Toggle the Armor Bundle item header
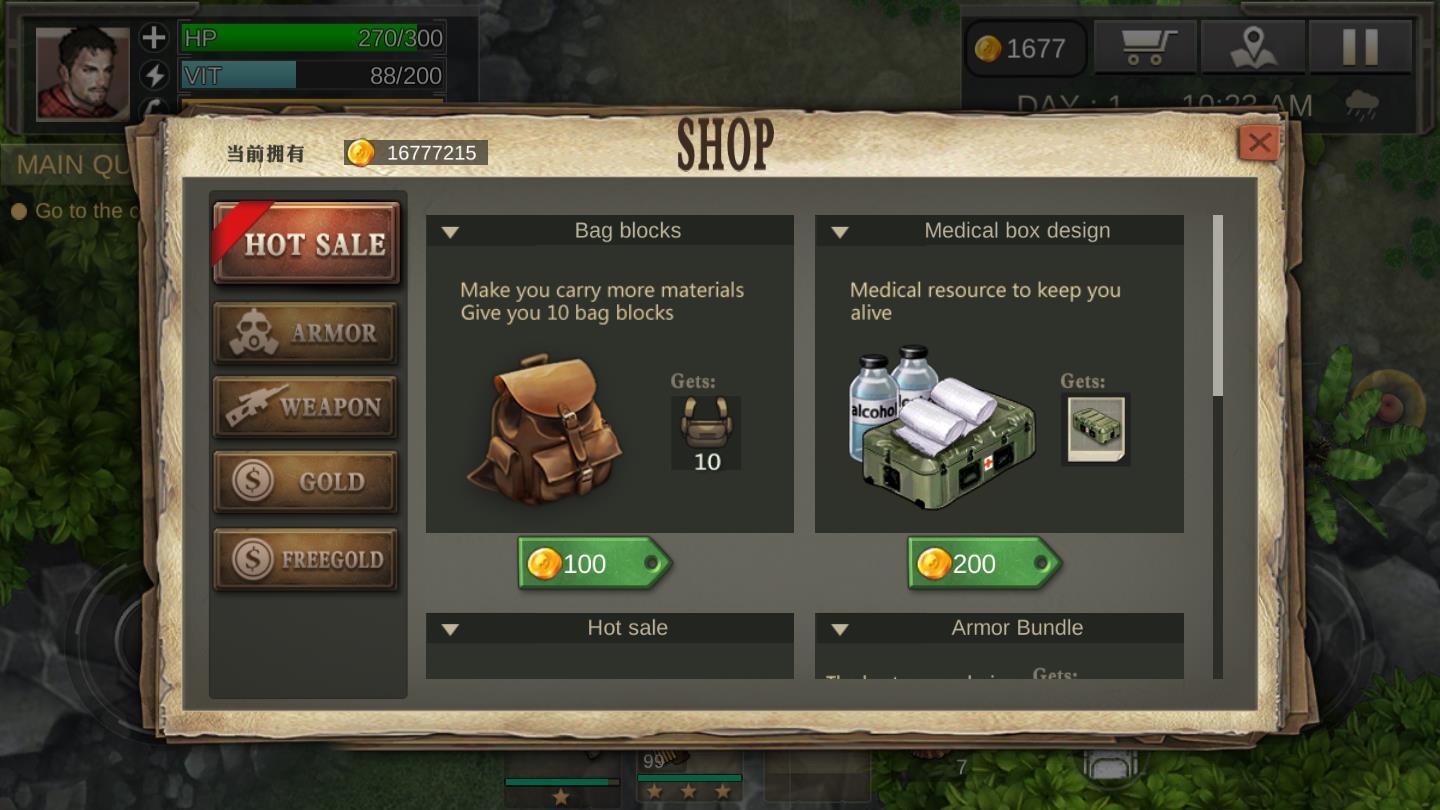The height and width of the screenshot is (810, 1440). point(840,629)
